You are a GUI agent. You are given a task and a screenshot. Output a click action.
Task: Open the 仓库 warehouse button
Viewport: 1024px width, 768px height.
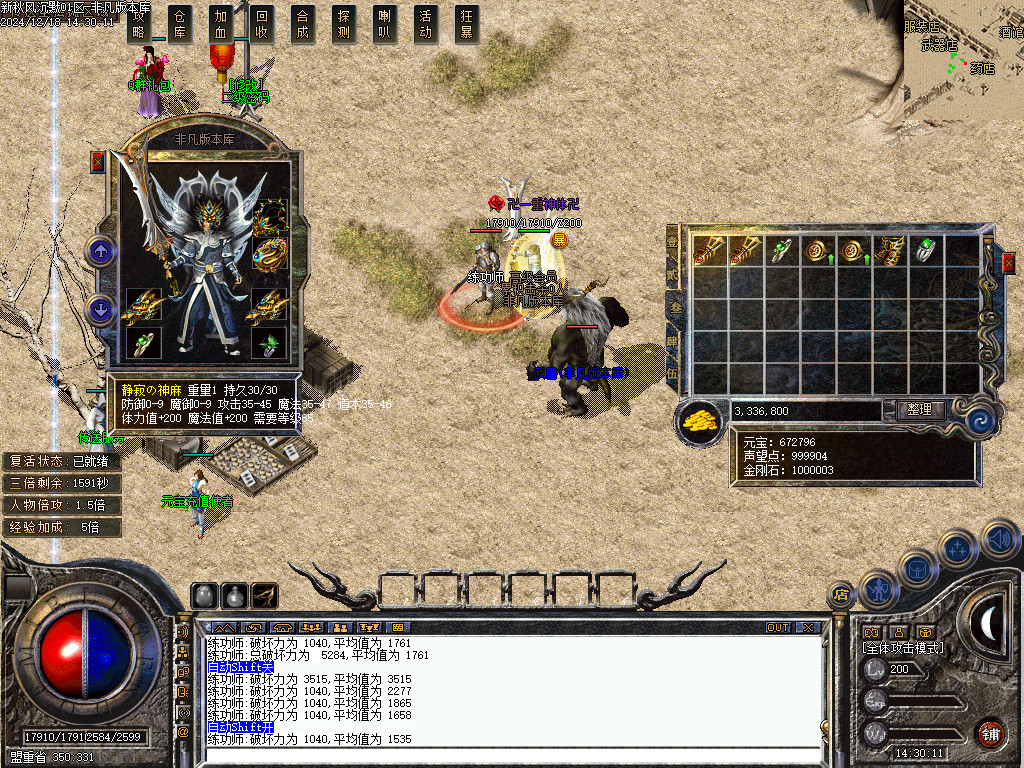pyautogui.click(x=180, y=23)
